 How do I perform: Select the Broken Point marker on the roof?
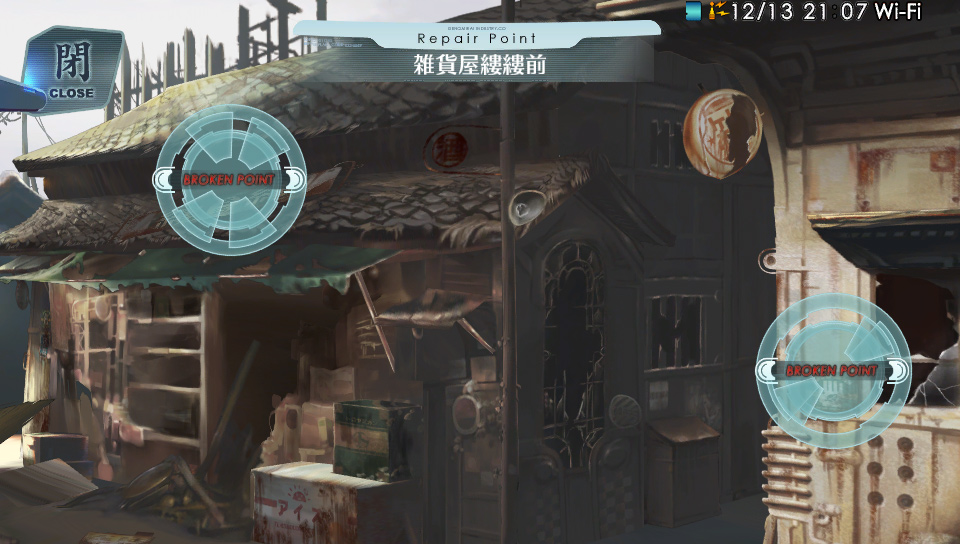231,180
